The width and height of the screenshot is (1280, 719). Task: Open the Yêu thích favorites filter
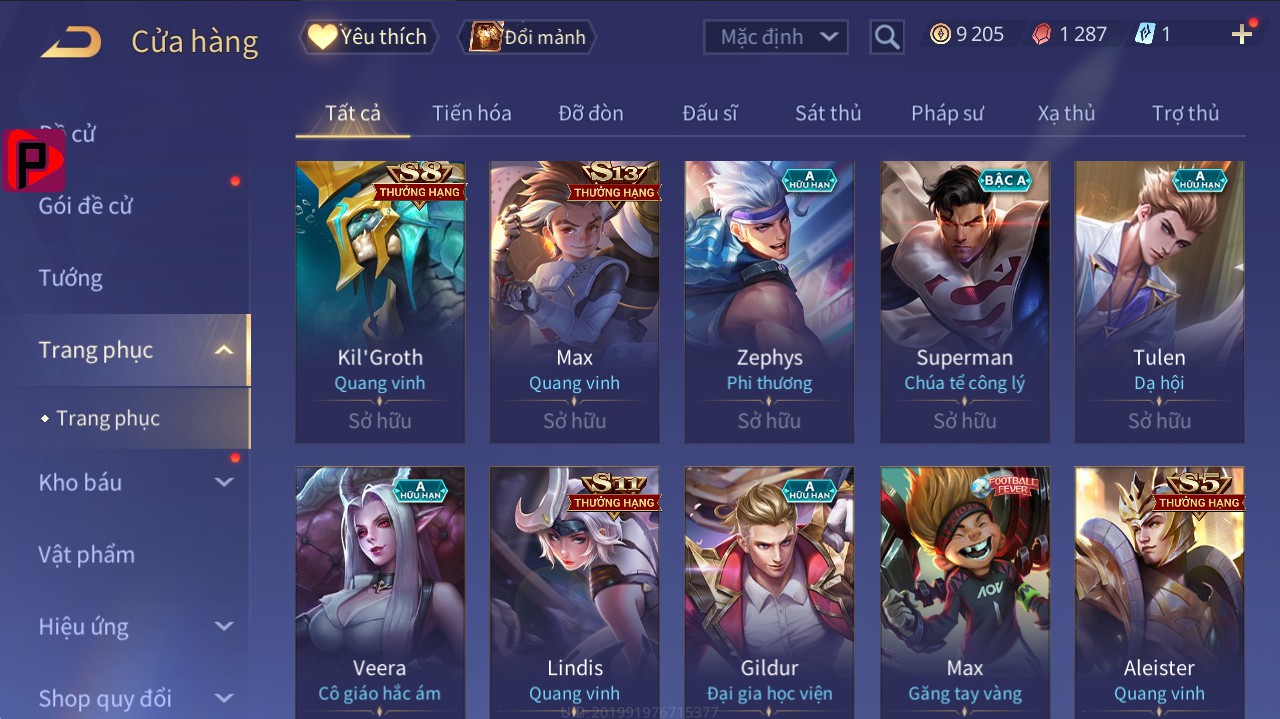368,37
